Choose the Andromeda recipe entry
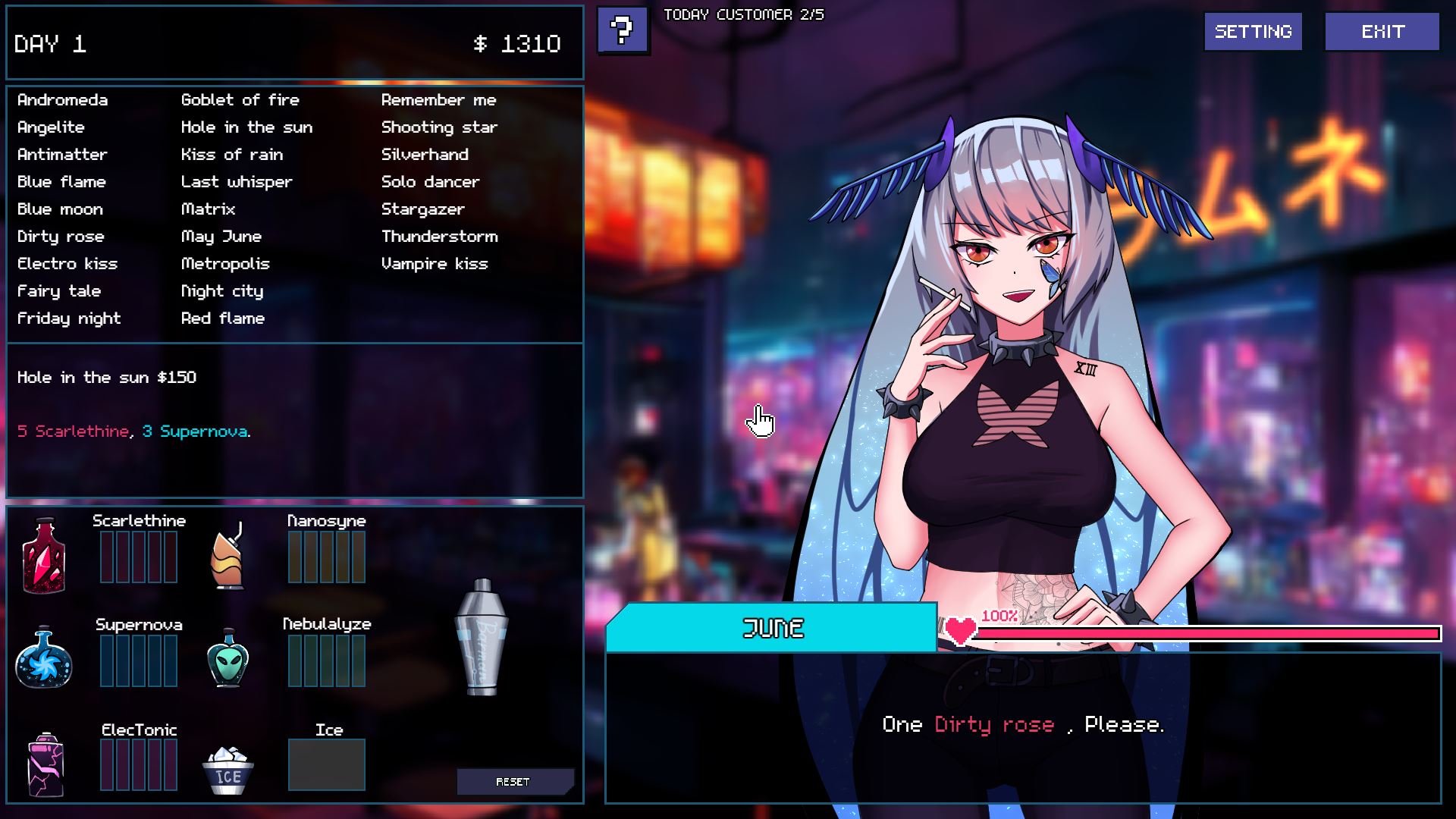The width and height of the screenshot is (1456, 819). 62,100
